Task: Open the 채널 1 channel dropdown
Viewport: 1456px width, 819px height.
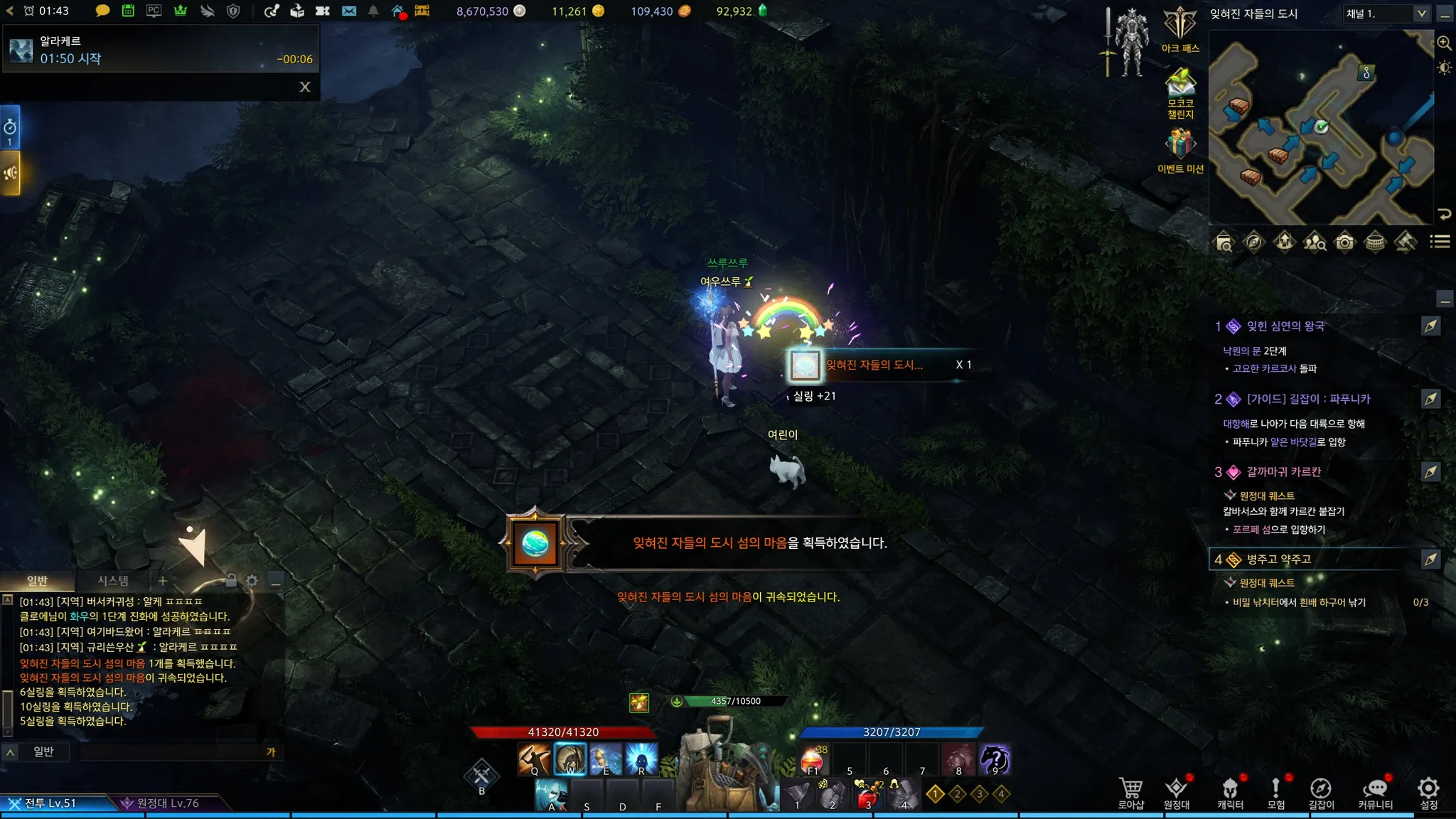Action: [x=1386, y=14]
